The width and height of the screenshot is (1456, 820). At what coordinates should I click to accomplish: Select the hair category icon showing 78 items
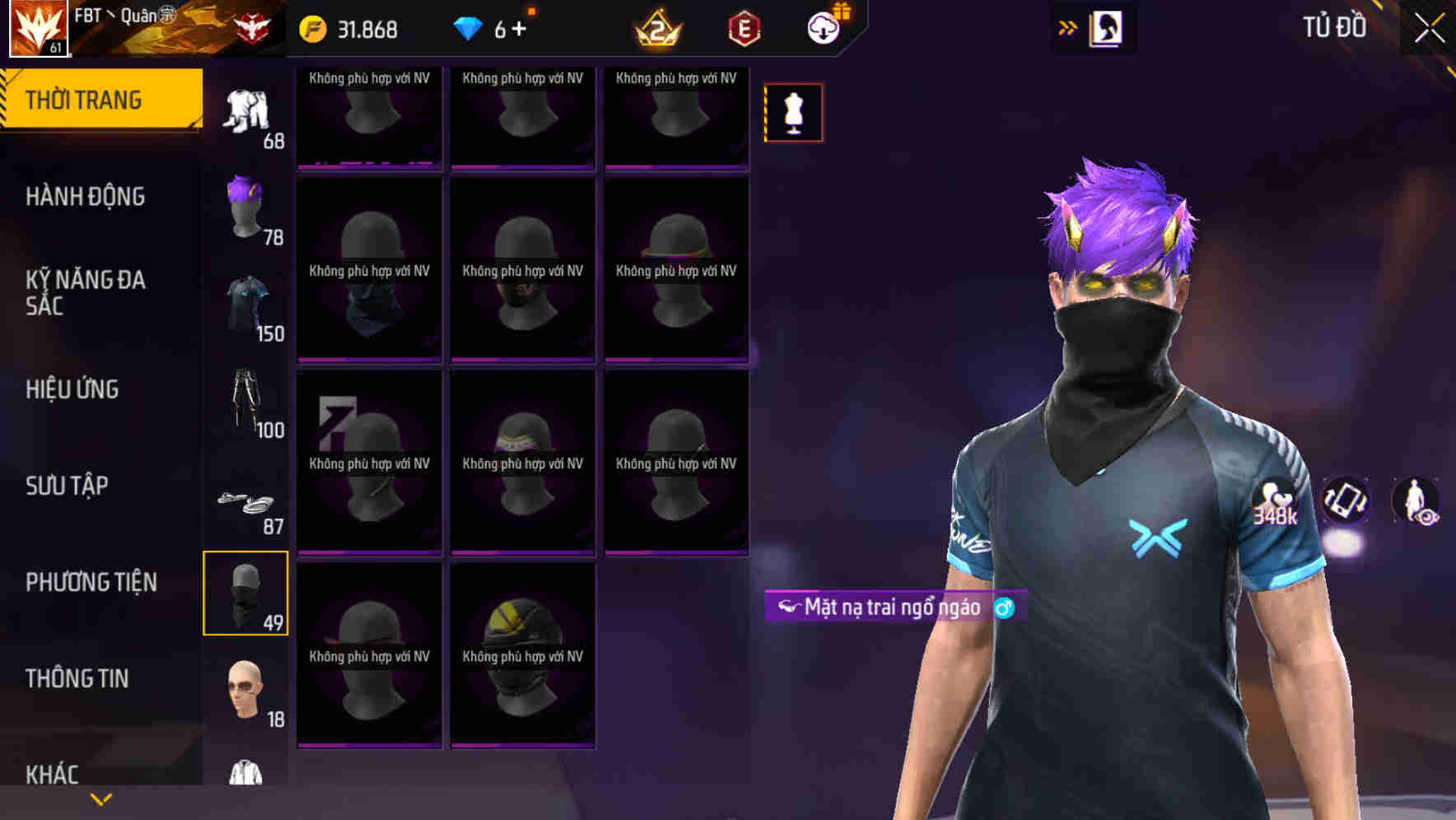(245, 206)
